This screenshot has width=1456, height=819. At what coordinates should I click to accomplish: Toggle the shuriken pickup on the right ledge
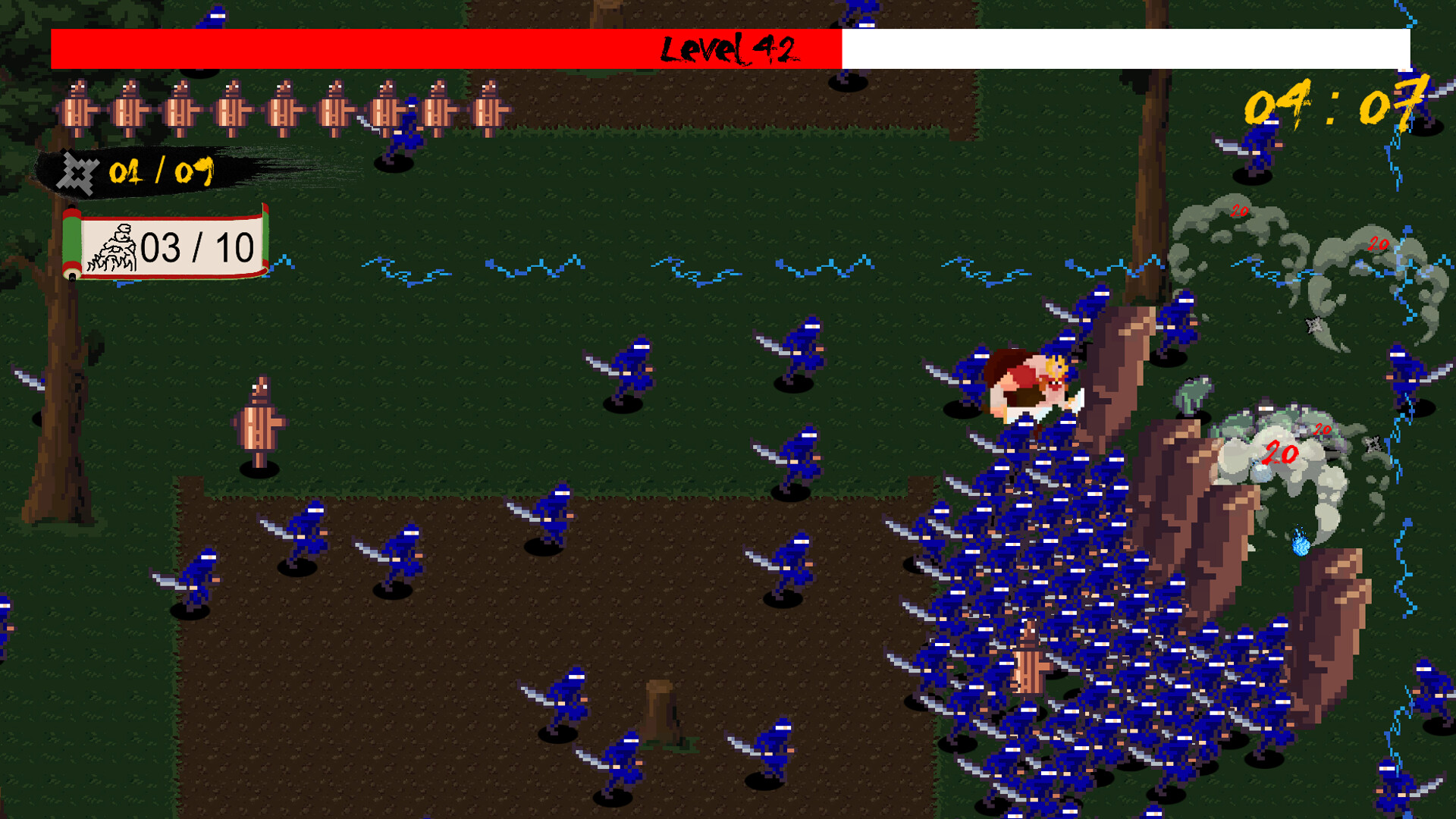tap(1375, 442)
